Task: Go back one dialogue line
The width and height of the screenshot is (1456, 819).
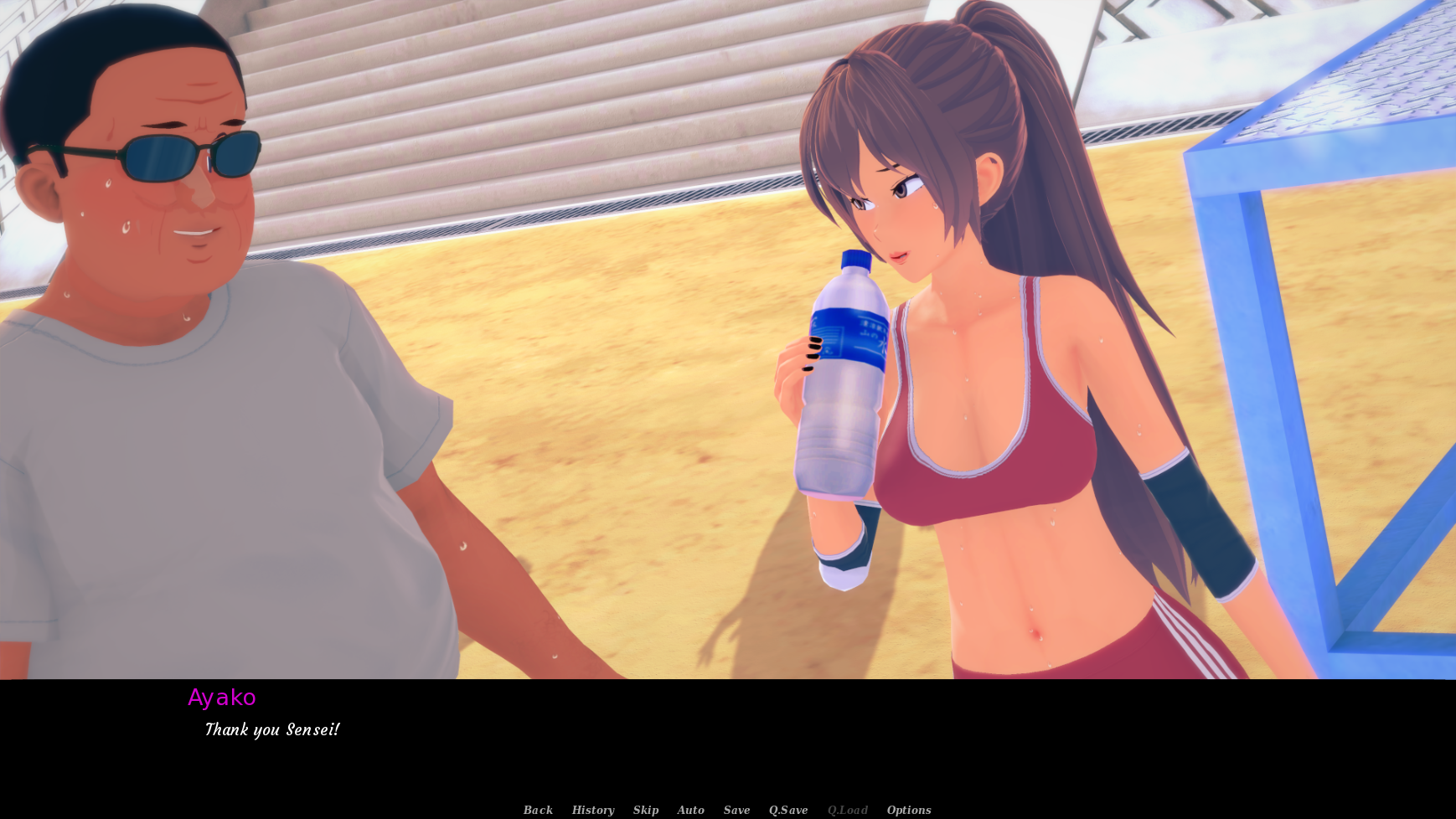Action: 538,810
